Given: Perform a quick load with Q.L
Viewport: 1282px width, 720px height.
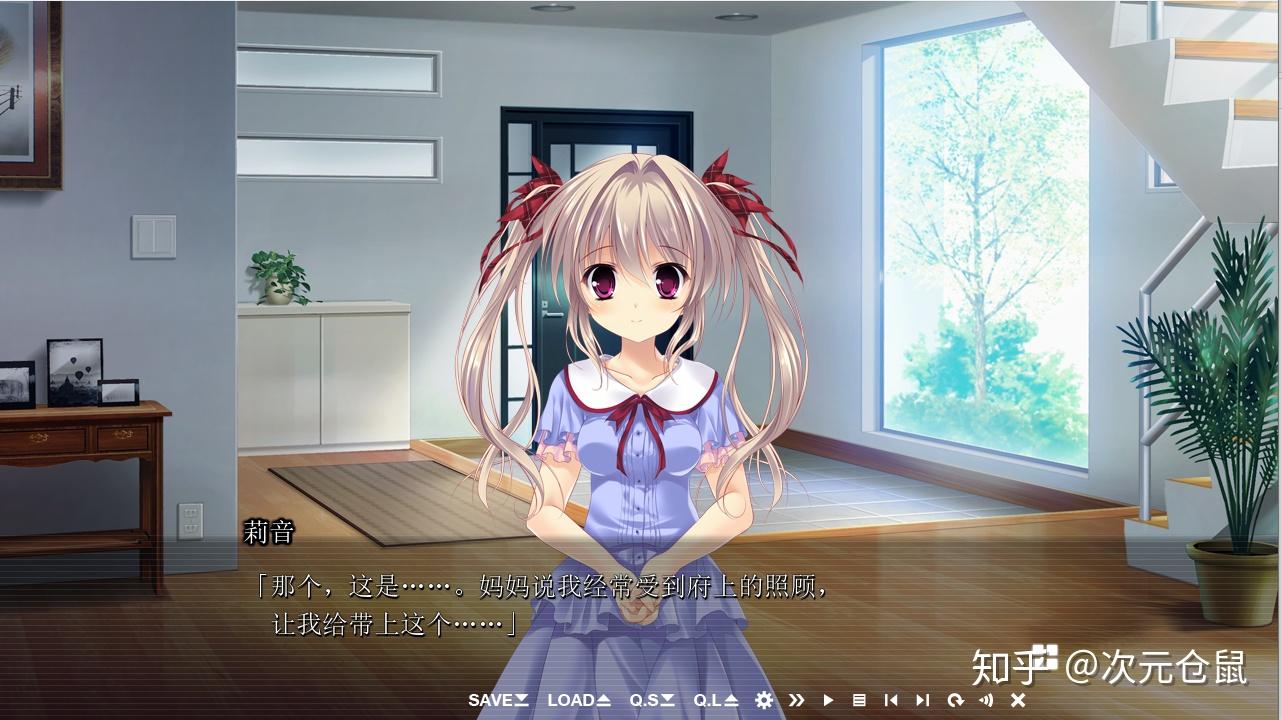Looking at the screenshot, I should point(708,701).
